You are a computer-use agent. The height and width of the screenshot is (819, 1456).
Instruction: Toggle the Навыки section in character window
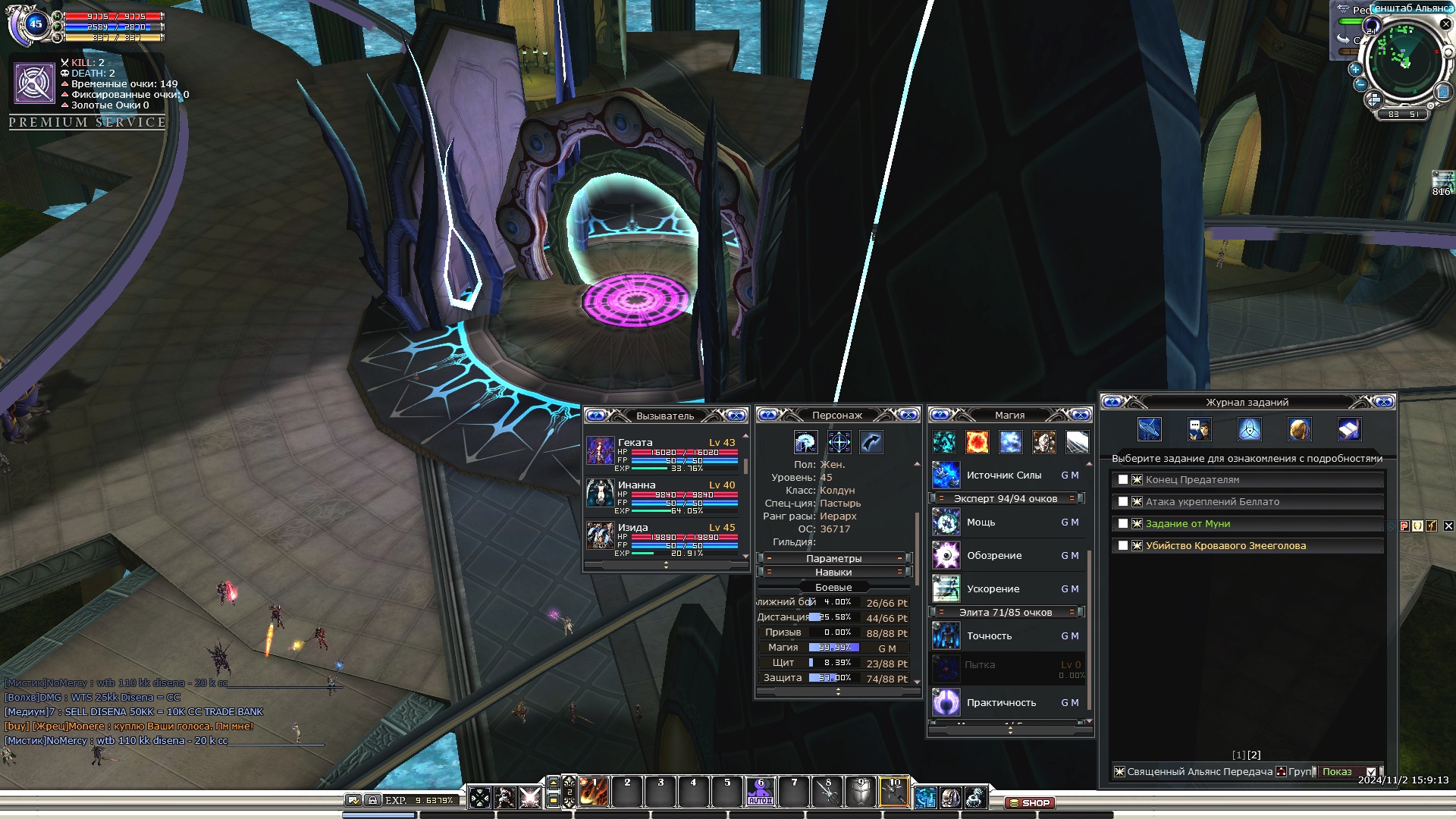(x=833, y=573)
